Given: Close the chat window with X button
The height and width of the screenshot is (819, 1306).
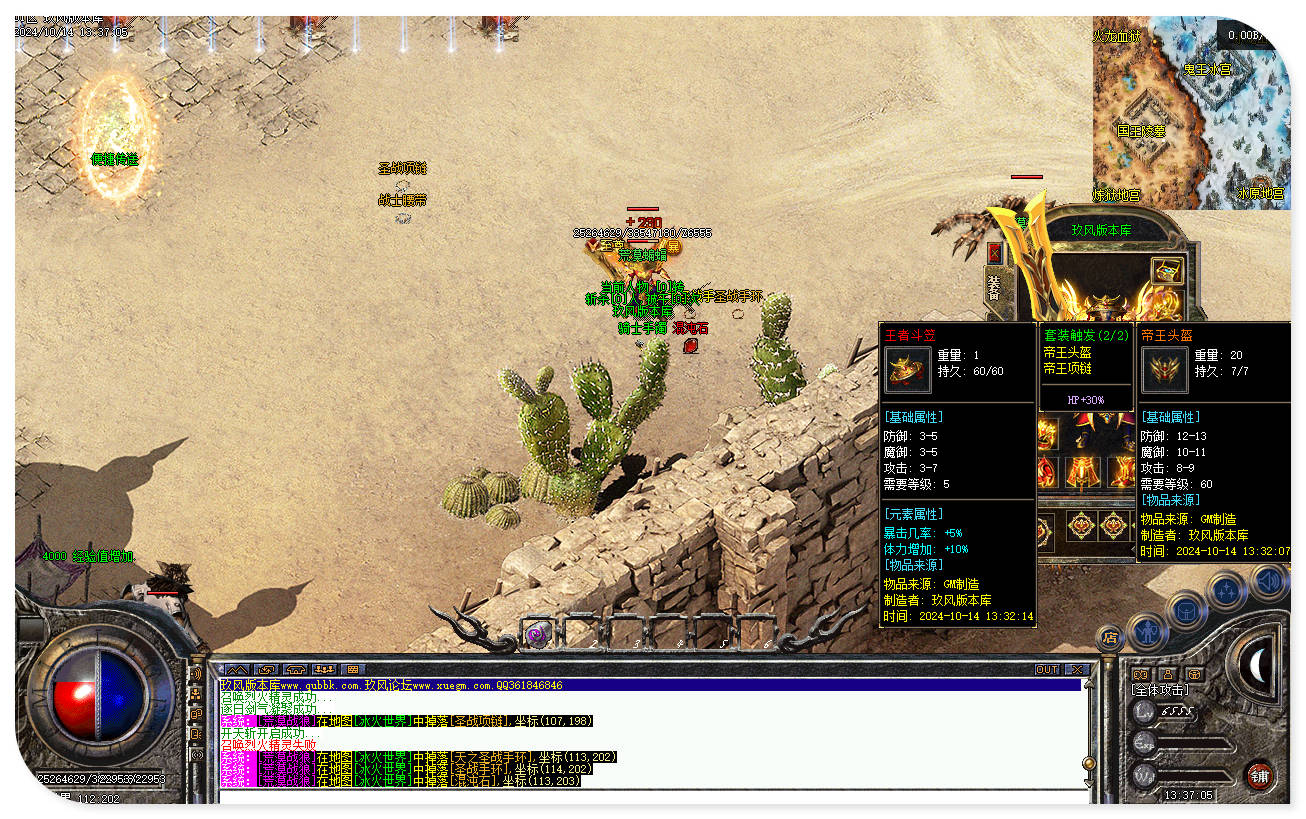Looking at the screenshot, I should tap(1077, 669).
